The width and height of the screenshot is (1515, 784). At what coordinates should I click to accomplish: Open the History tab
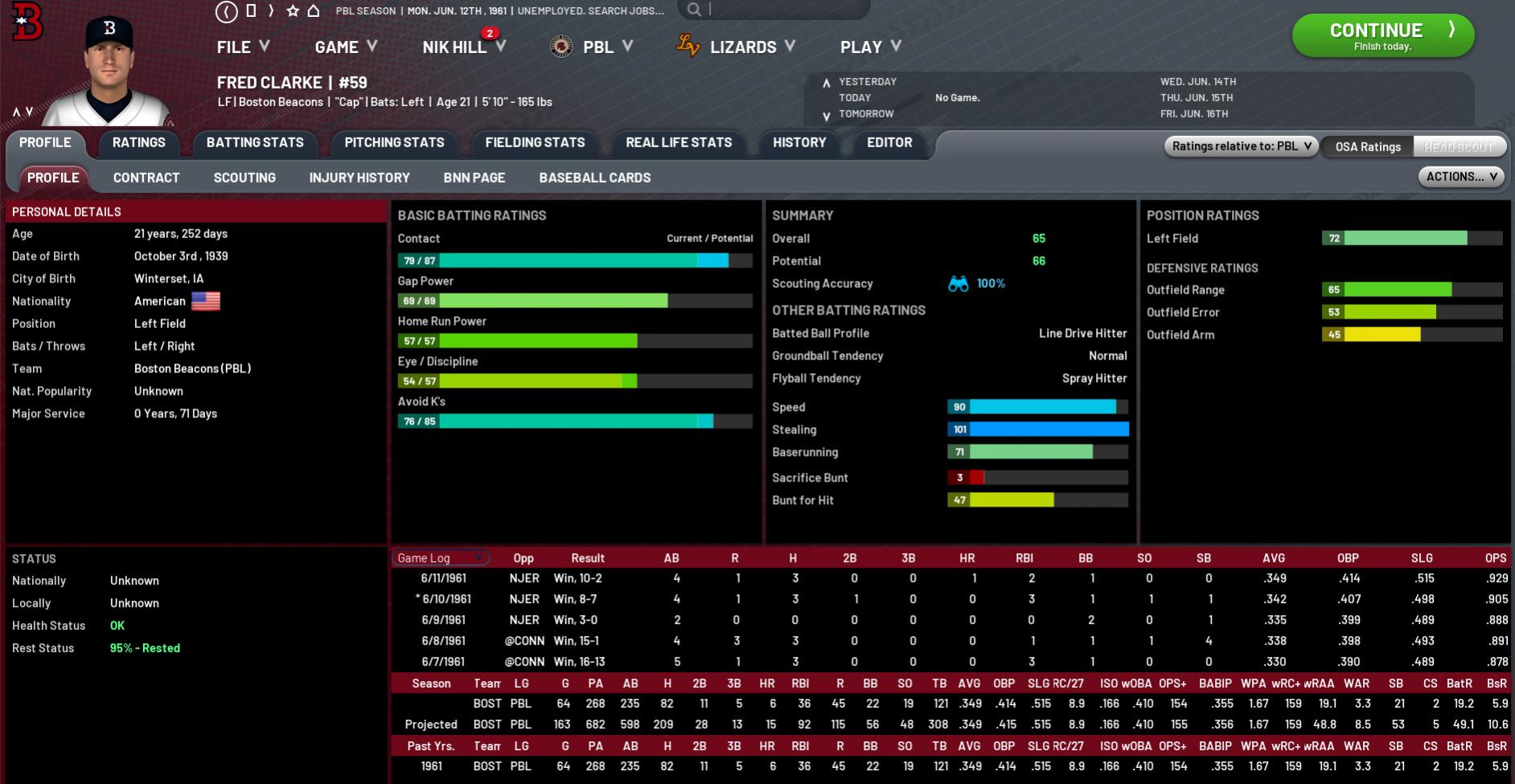(799, 142)
